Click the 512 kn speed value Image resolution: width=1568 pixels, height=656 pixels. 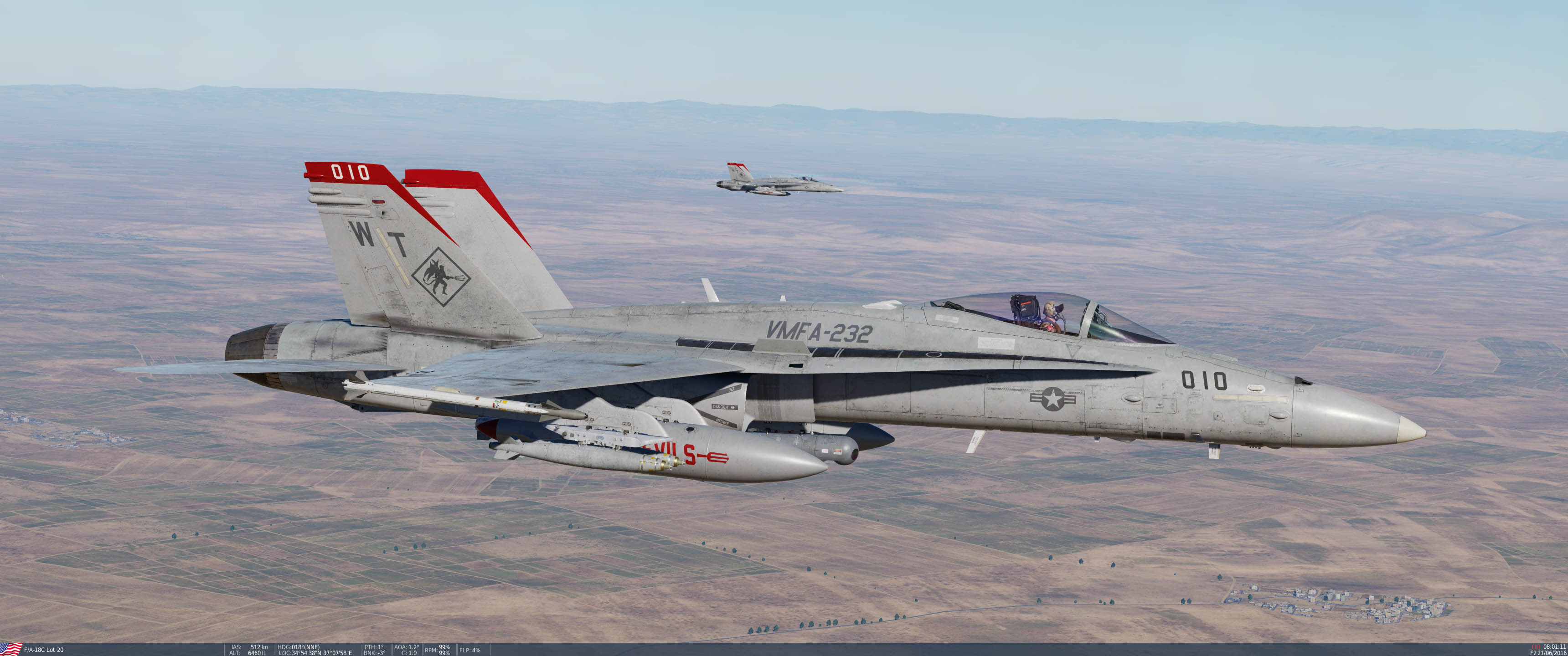(261, 647)
